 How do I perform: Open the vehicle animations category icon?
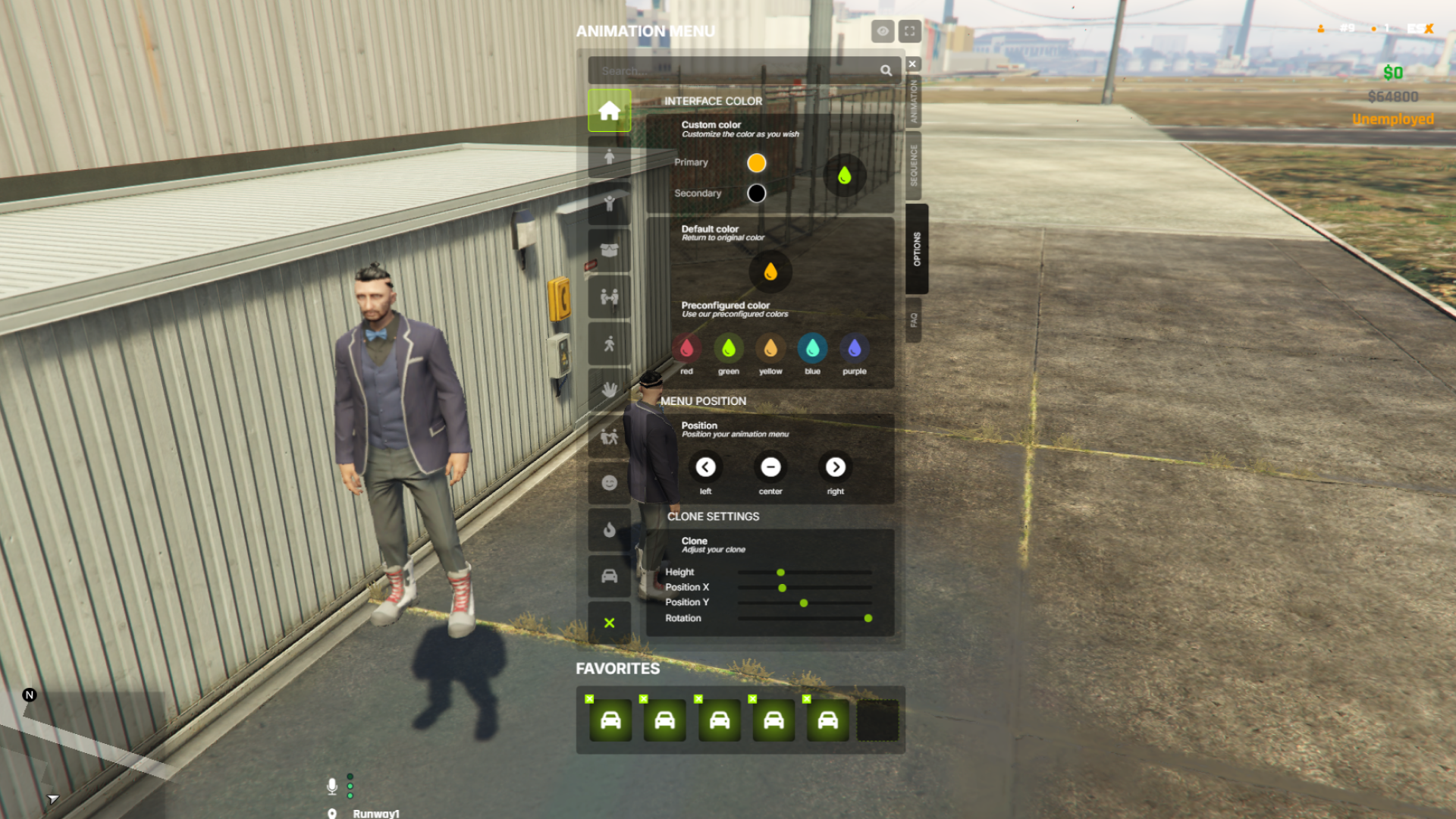(x=609, y=576)
